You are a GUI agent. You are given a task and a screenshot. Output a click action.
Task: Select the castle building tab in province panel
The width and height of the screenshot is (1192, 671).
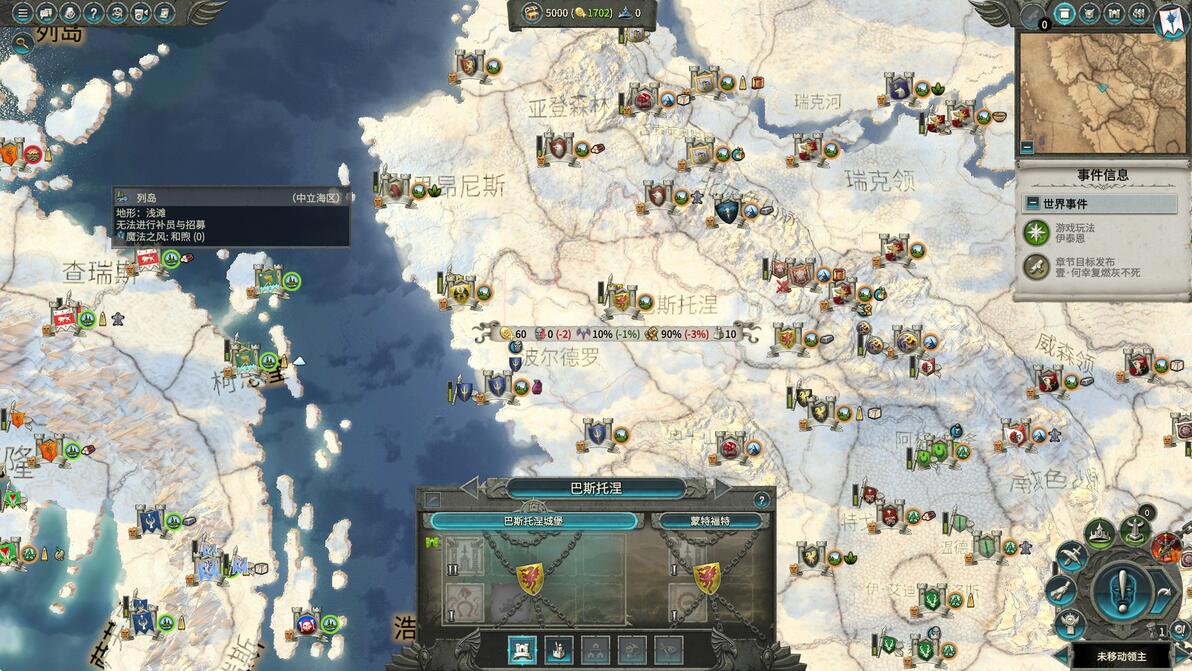point(524,650)
